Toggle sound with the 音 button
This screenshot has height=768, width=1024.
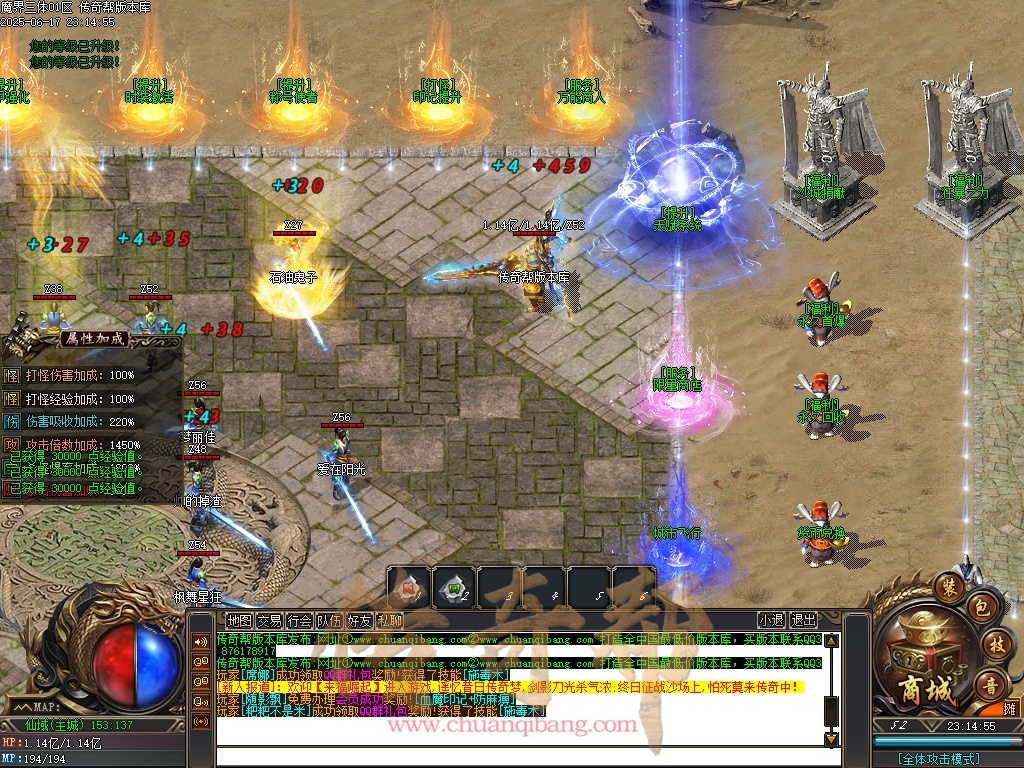coord(991,684)
